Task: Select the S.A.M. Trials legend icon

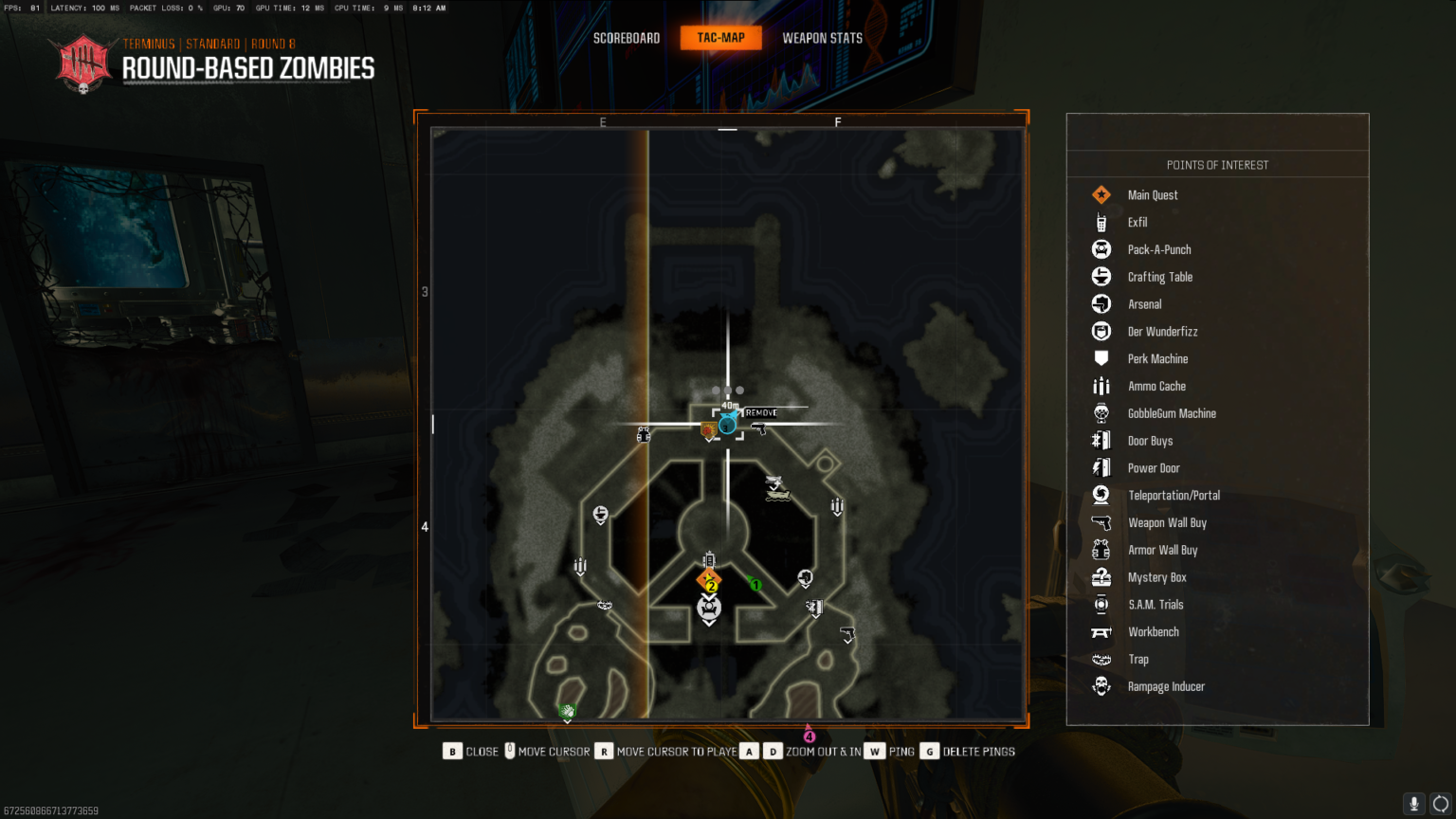Action: point(1101,604)
